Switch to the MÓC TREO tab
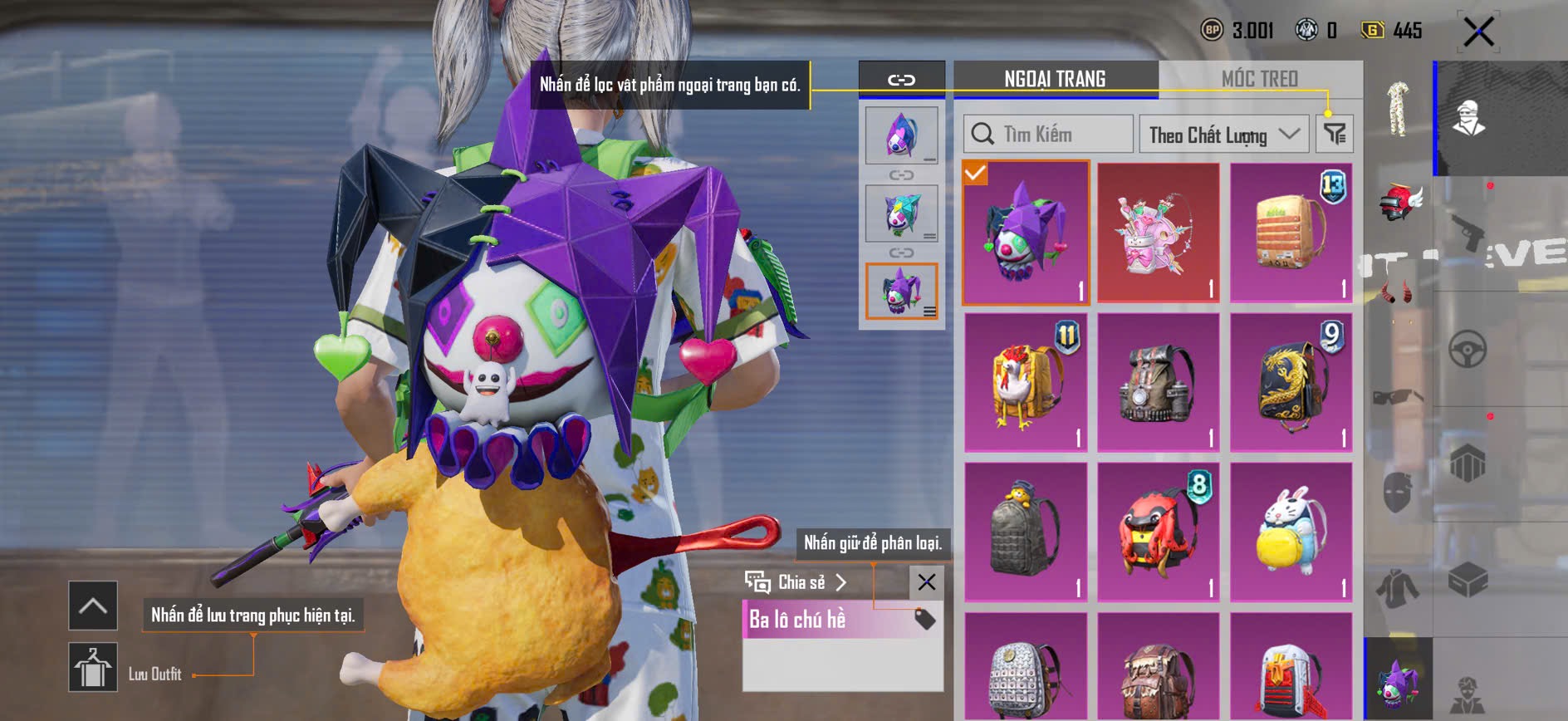 click(x=1259, y=79)
